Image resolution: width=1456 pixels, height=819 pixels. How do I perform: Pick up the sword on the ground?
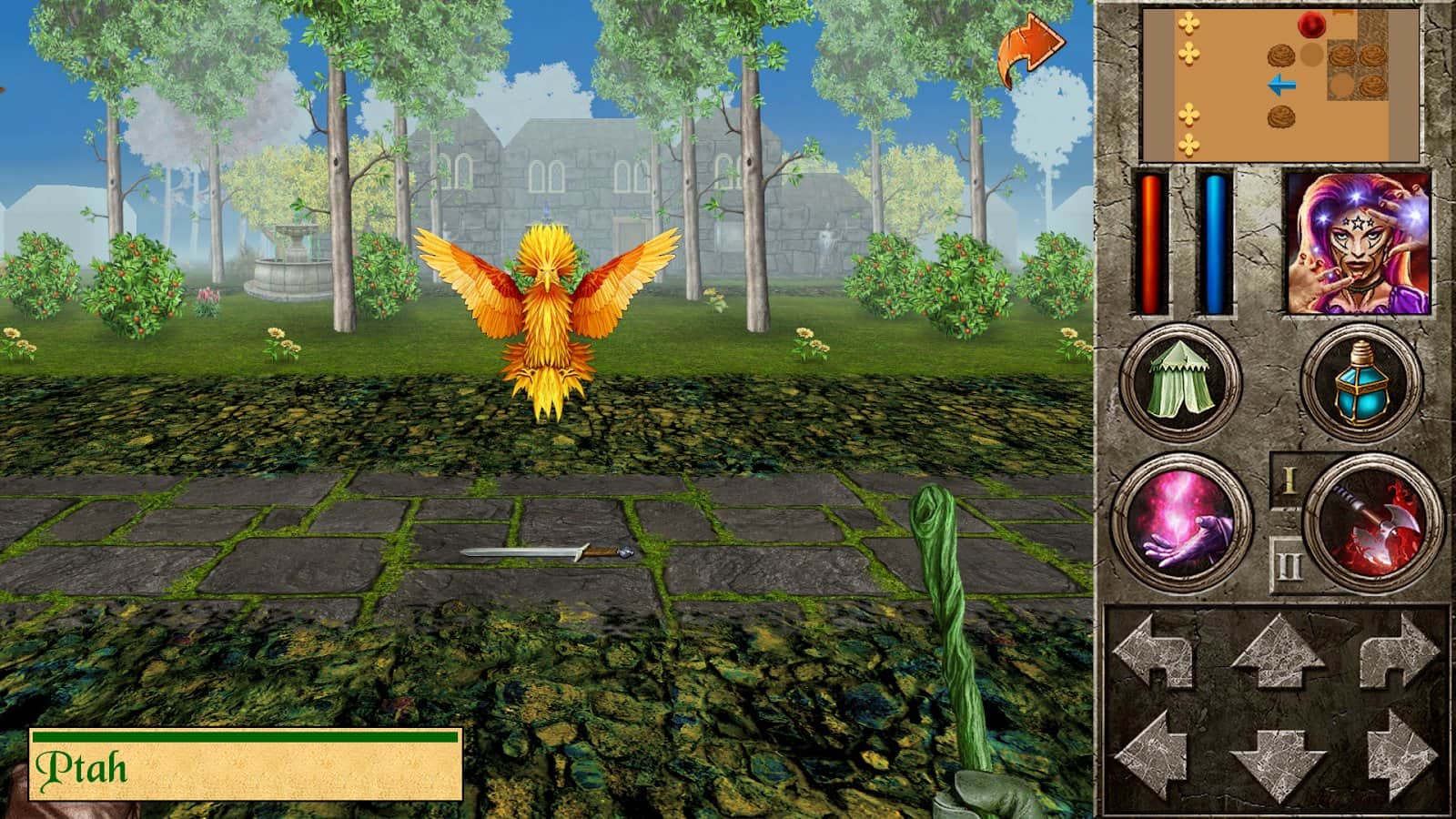[x=546, y=553]
